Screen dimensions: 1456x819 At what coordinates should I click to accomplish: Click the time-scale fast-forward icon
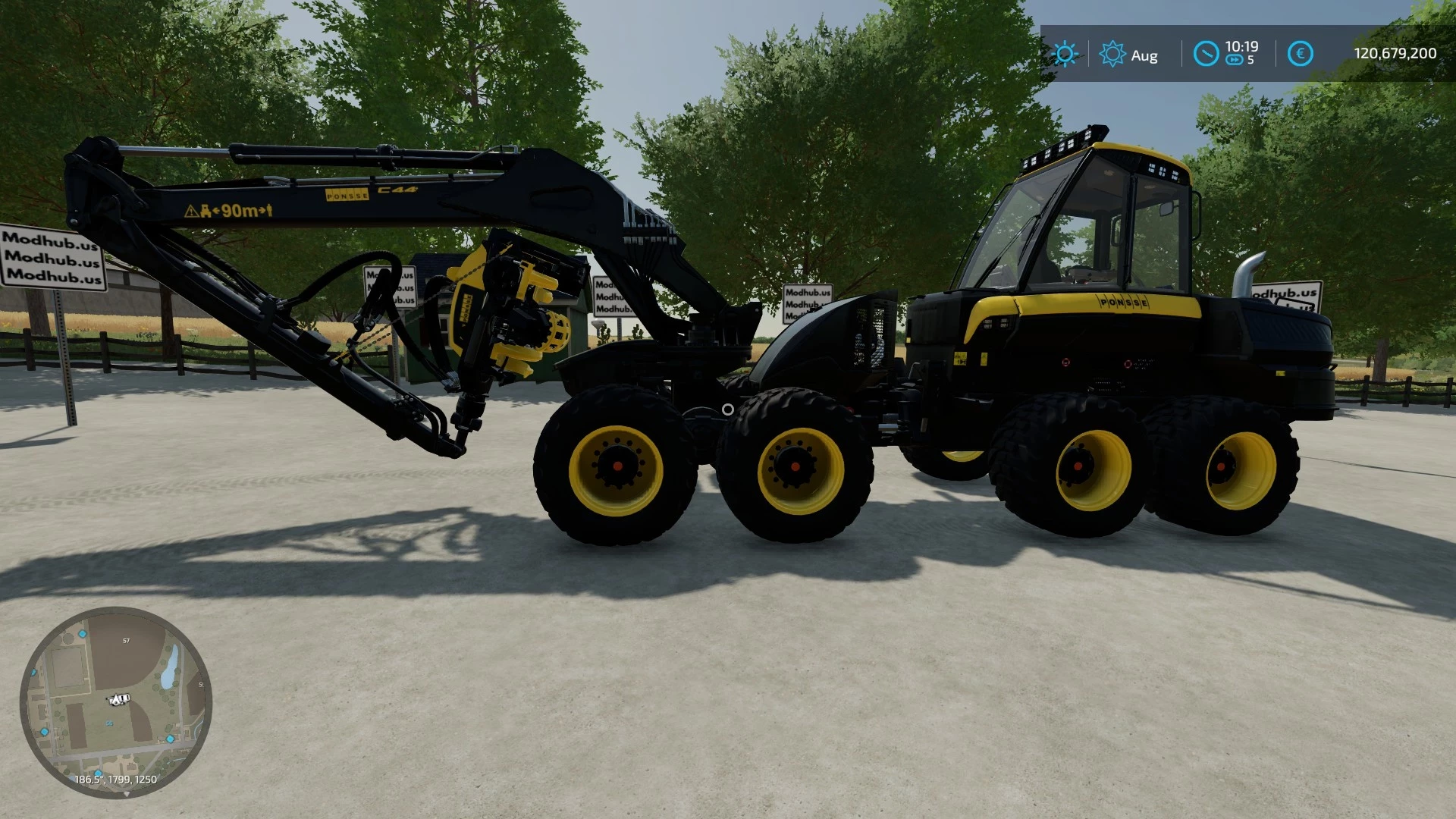1235,59
